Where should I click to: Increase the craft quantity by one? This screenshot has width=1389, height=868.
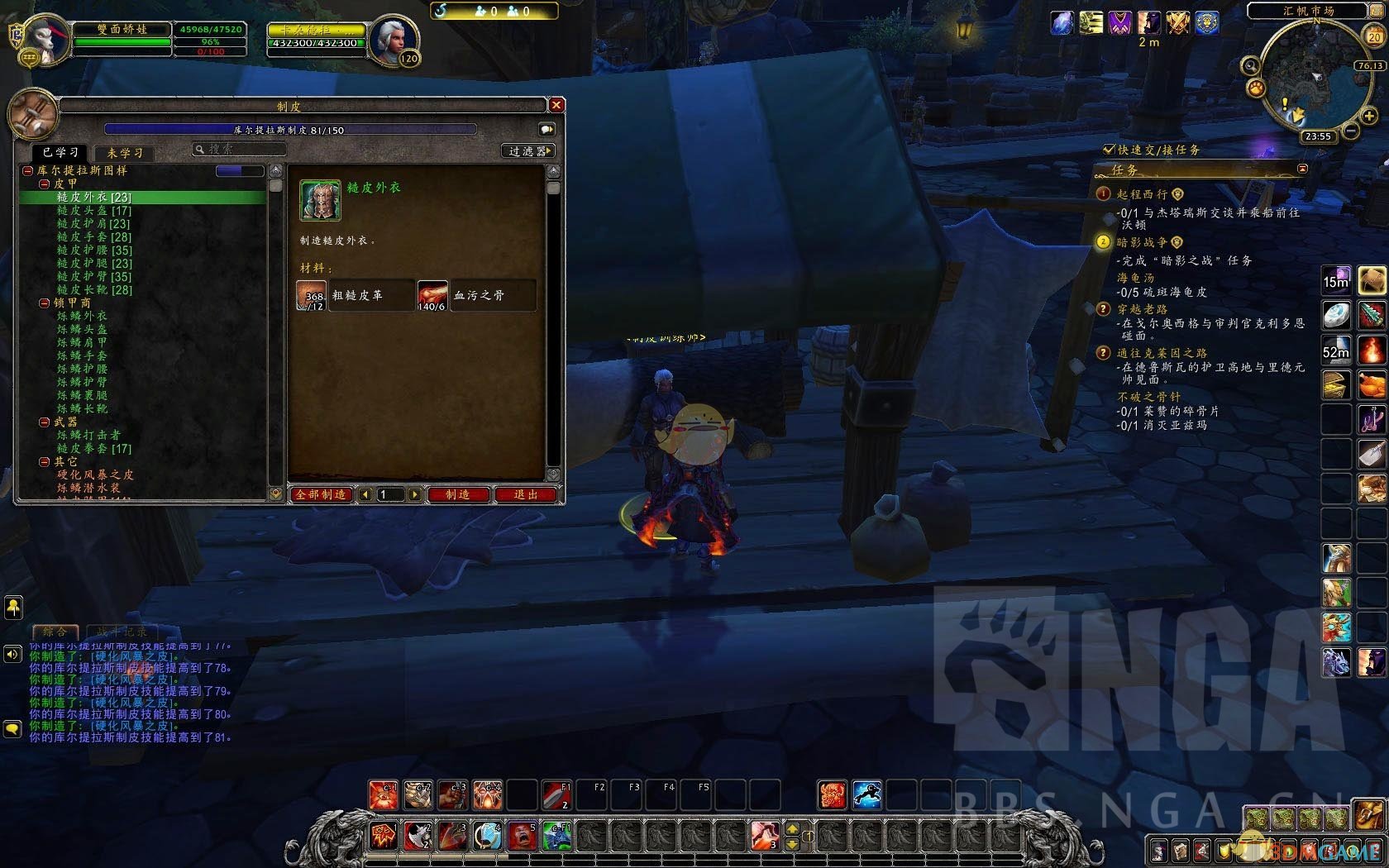click(415, 494)
